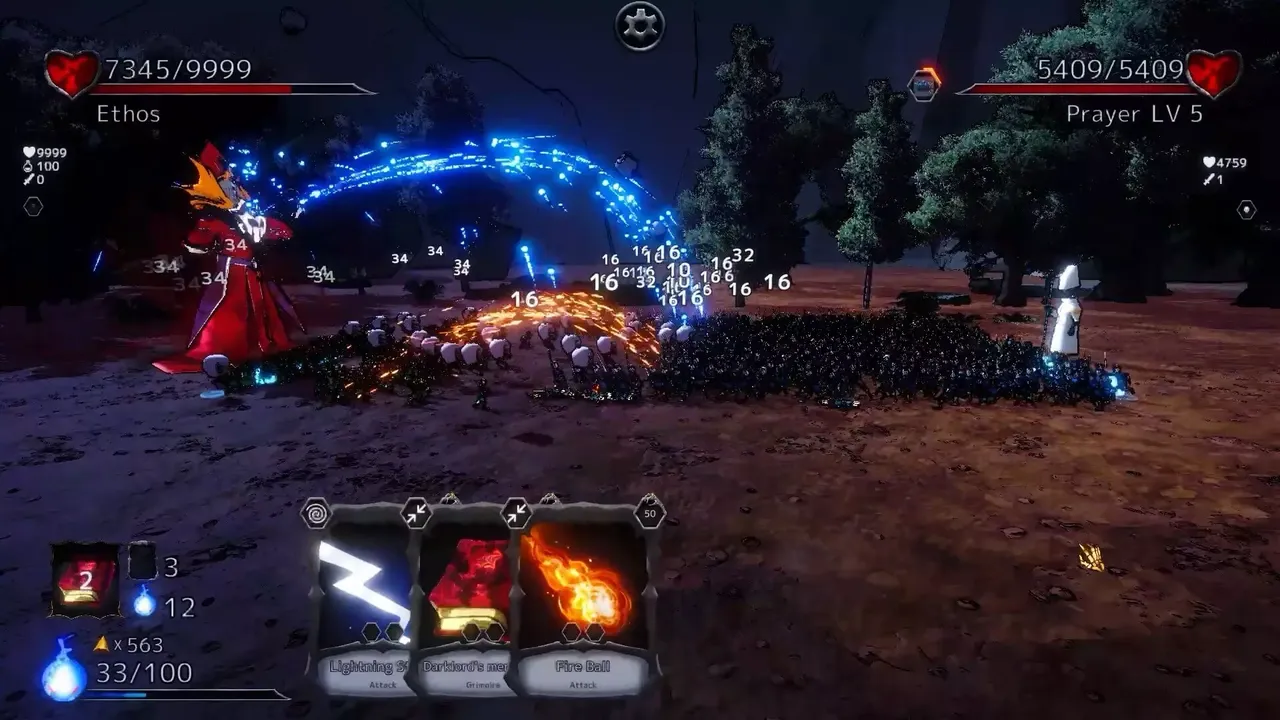
Task: Open the gear settings menu
Action: (x=640, y=26)
